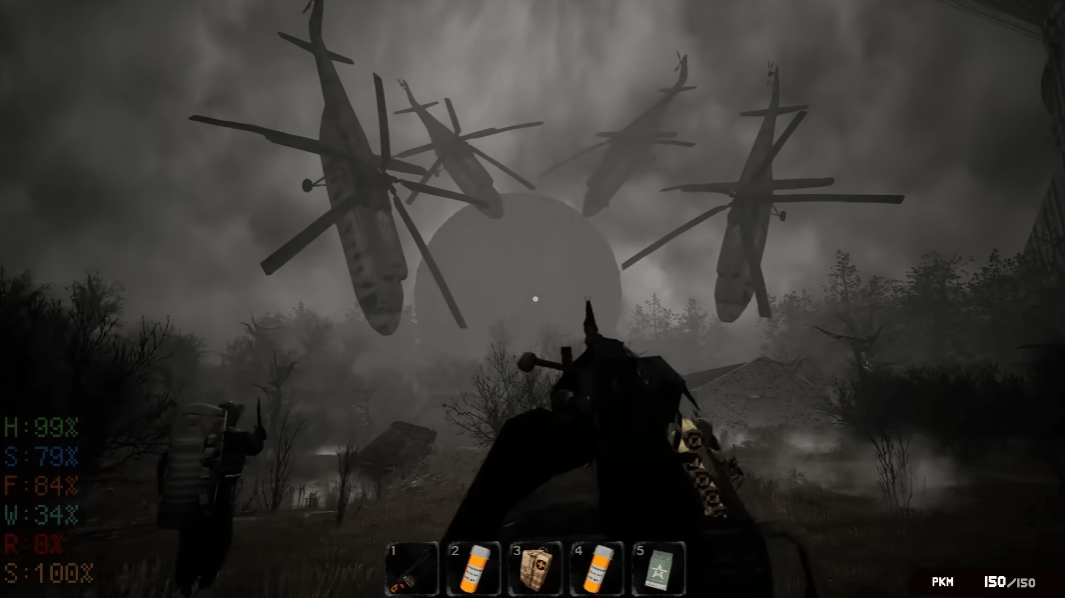Select the weapon in hotbar slot 1
1065x598 pixels.
click(412, 569)
